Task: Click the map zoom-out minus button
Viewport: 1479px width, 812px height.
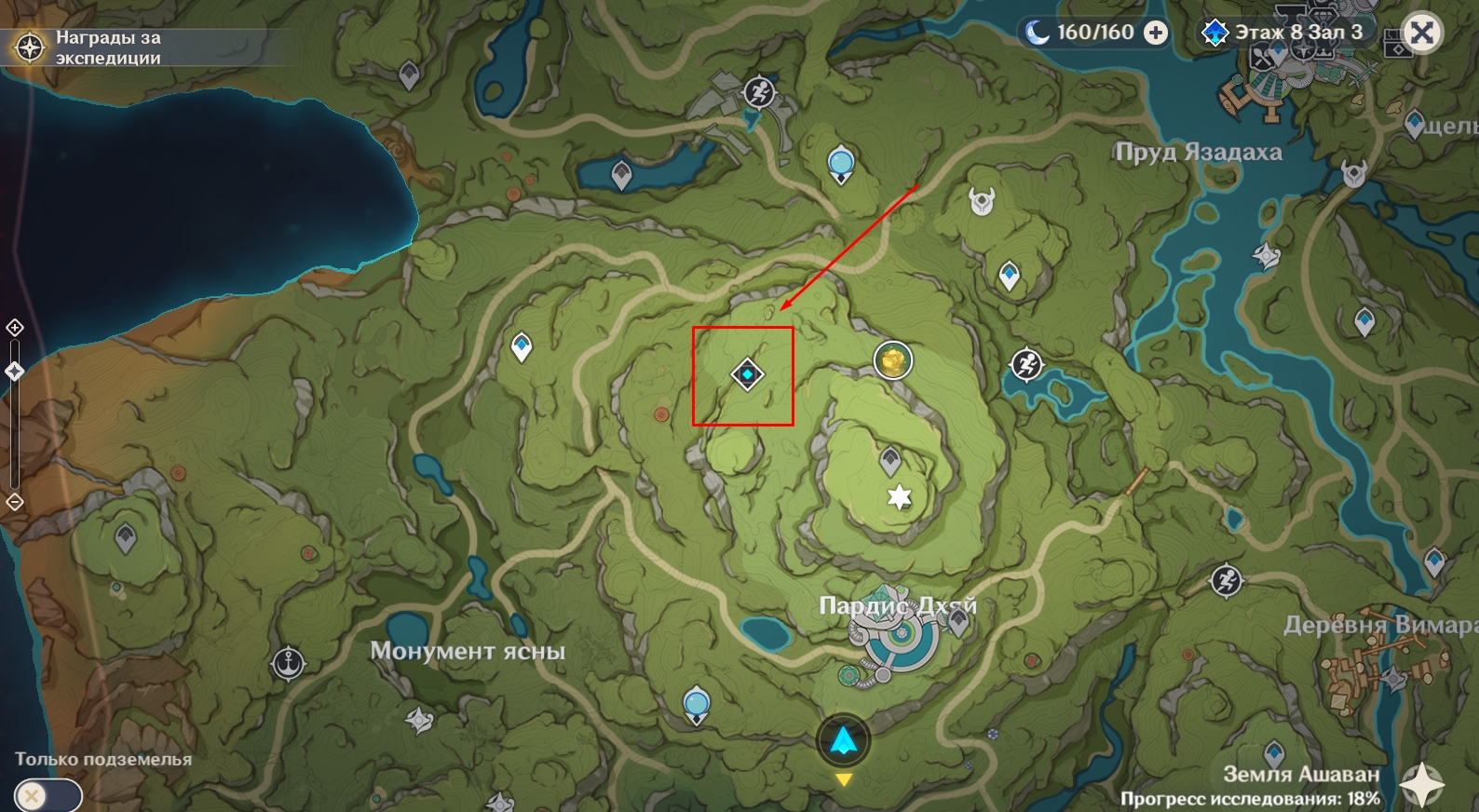Action: coord(15,503)
